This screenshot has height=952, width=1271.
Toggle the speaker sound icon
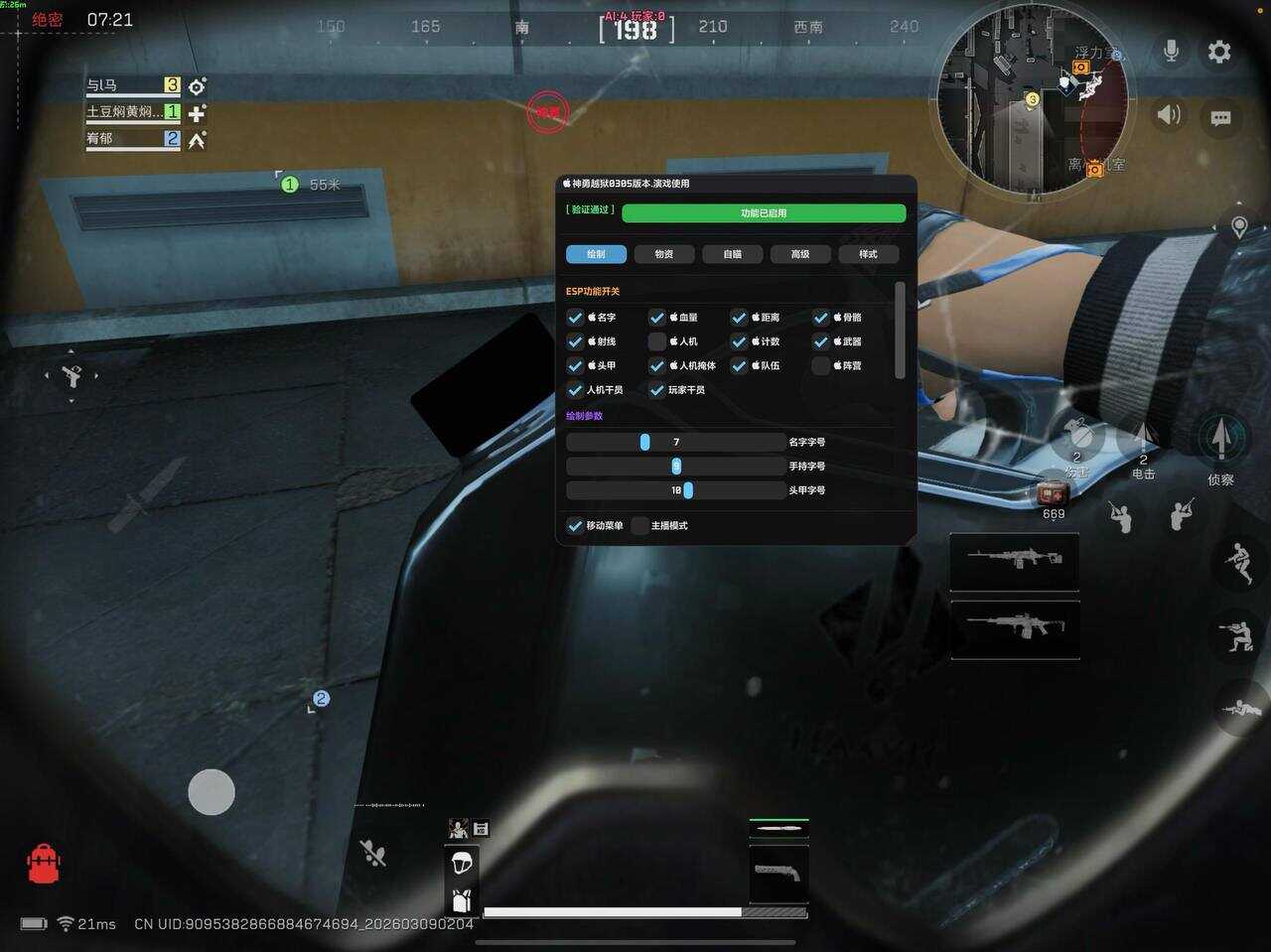pyautogui.click(x=1170, y=115)
